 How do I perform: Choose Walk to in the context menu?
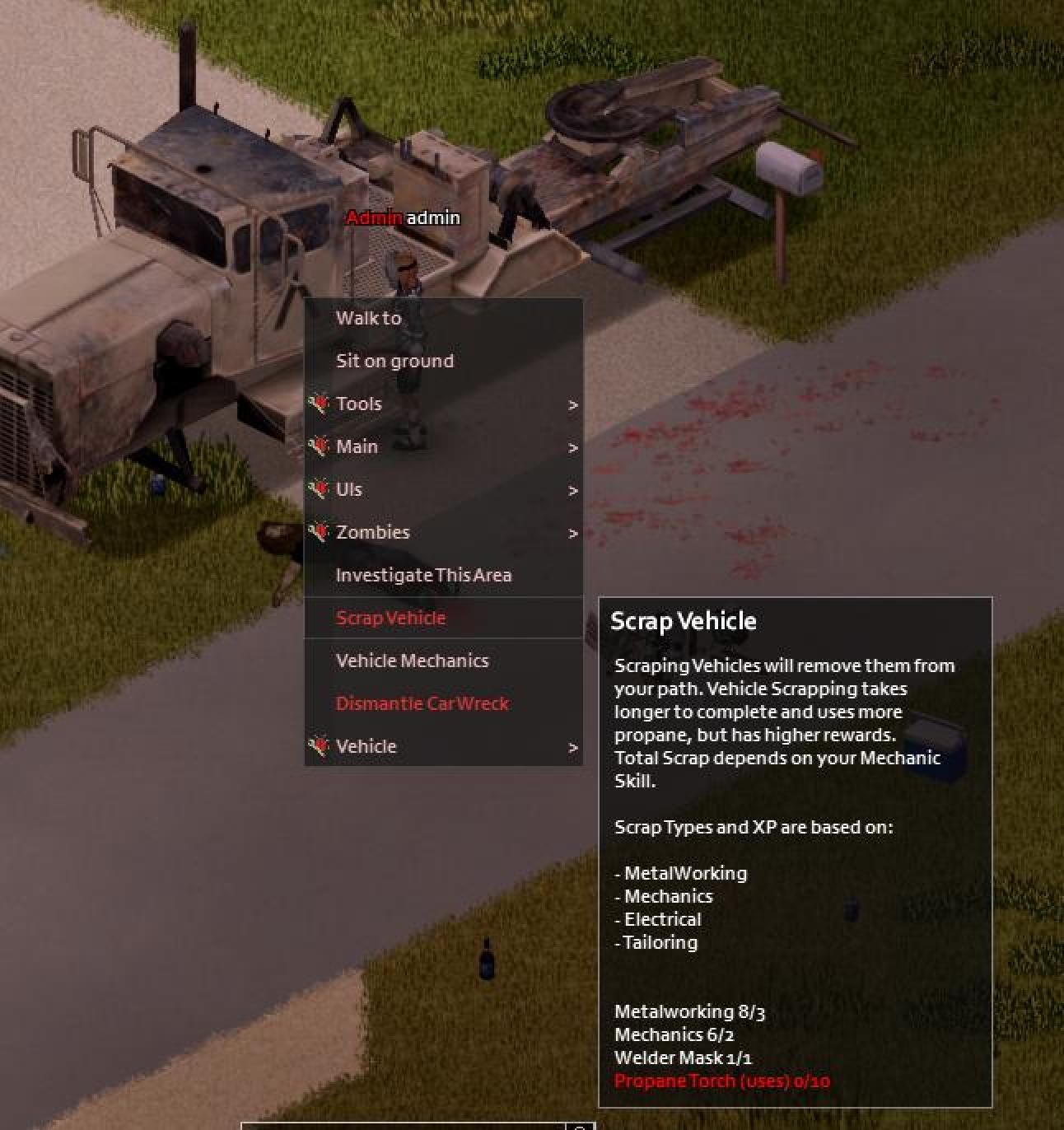[368, 318]
